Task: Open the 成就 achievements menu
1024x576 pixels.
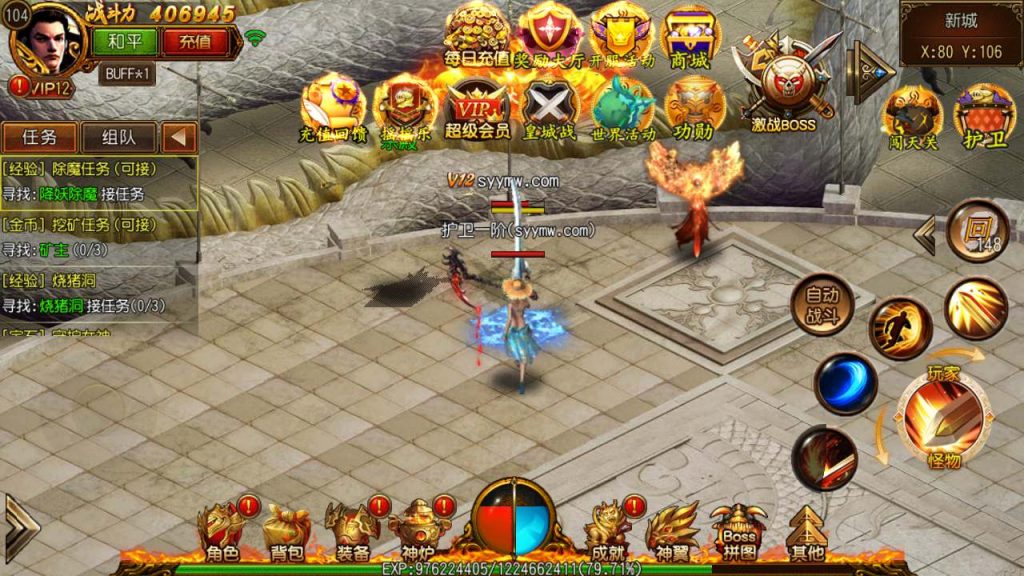Action: pos(607,532)
